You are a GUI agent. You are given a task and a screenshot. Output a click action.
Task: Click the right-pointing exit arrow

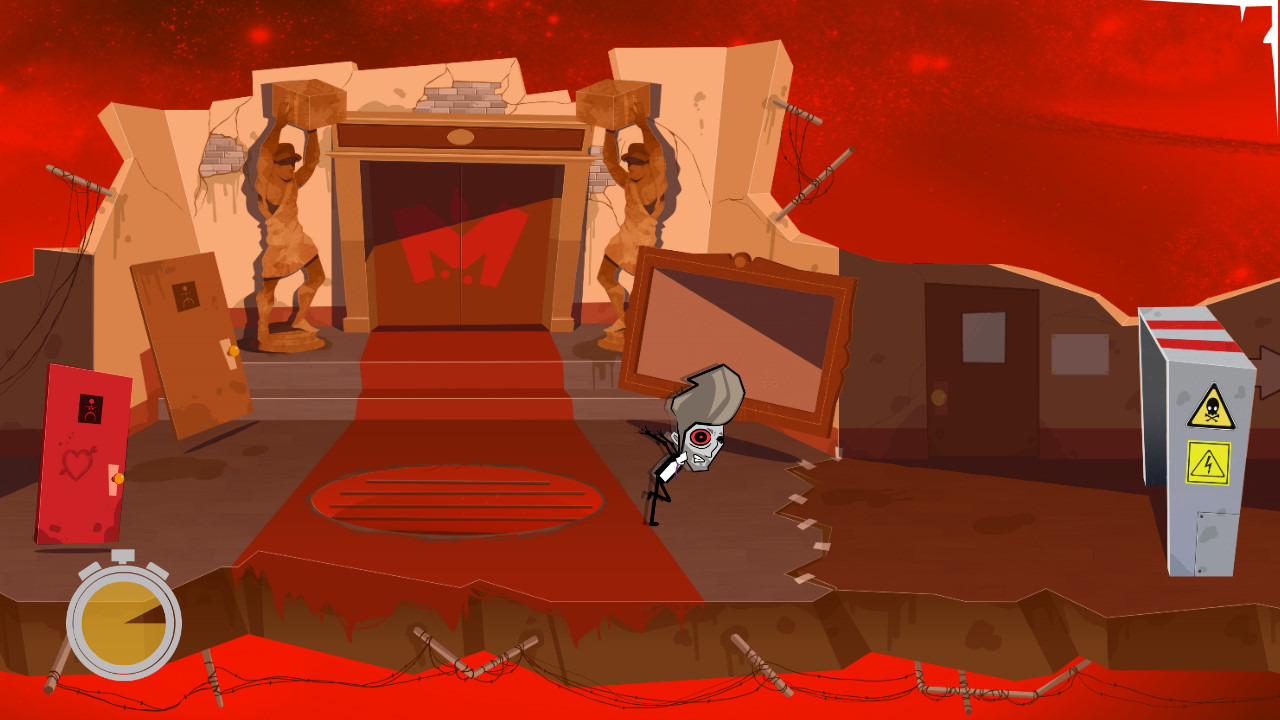coord(1267,372)
